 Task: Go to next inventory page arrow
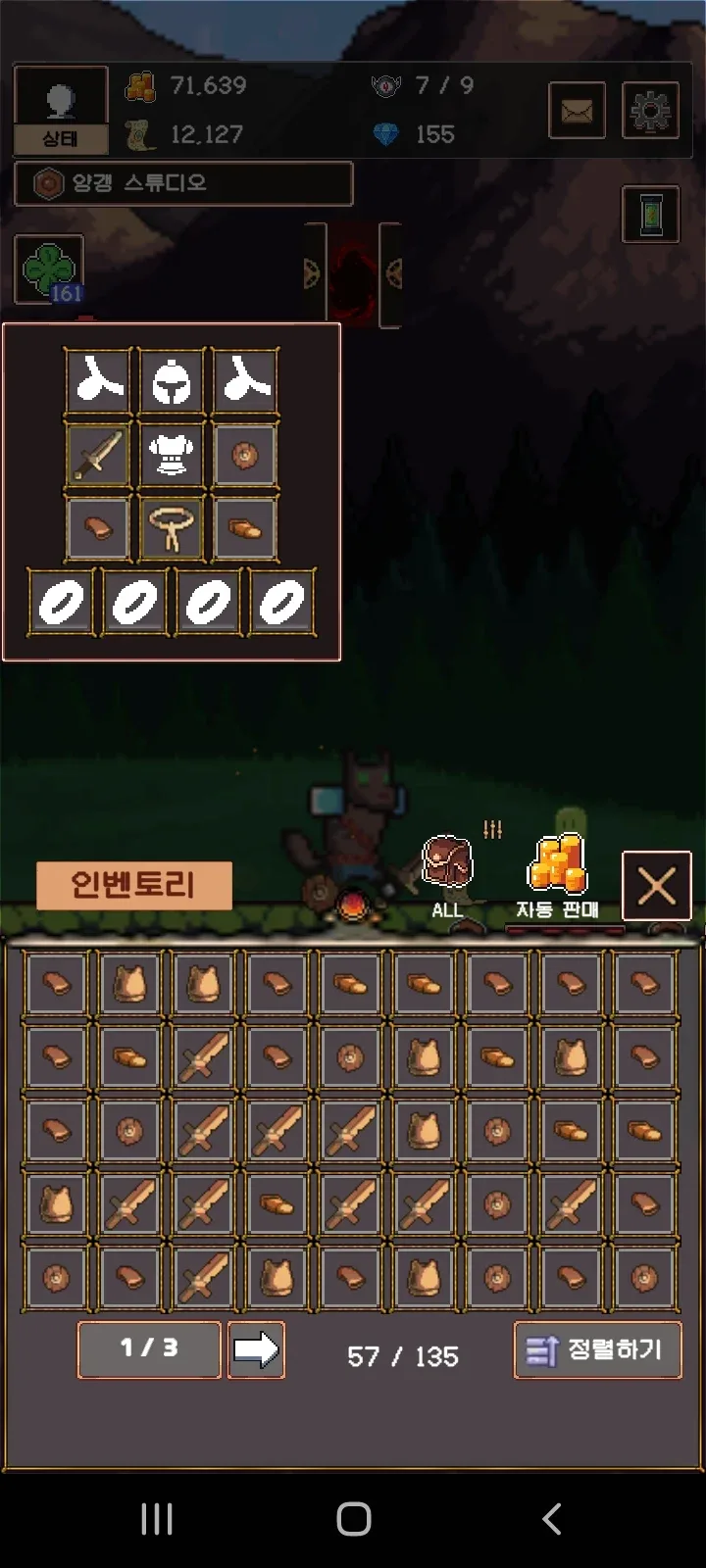coord(256,1349)
